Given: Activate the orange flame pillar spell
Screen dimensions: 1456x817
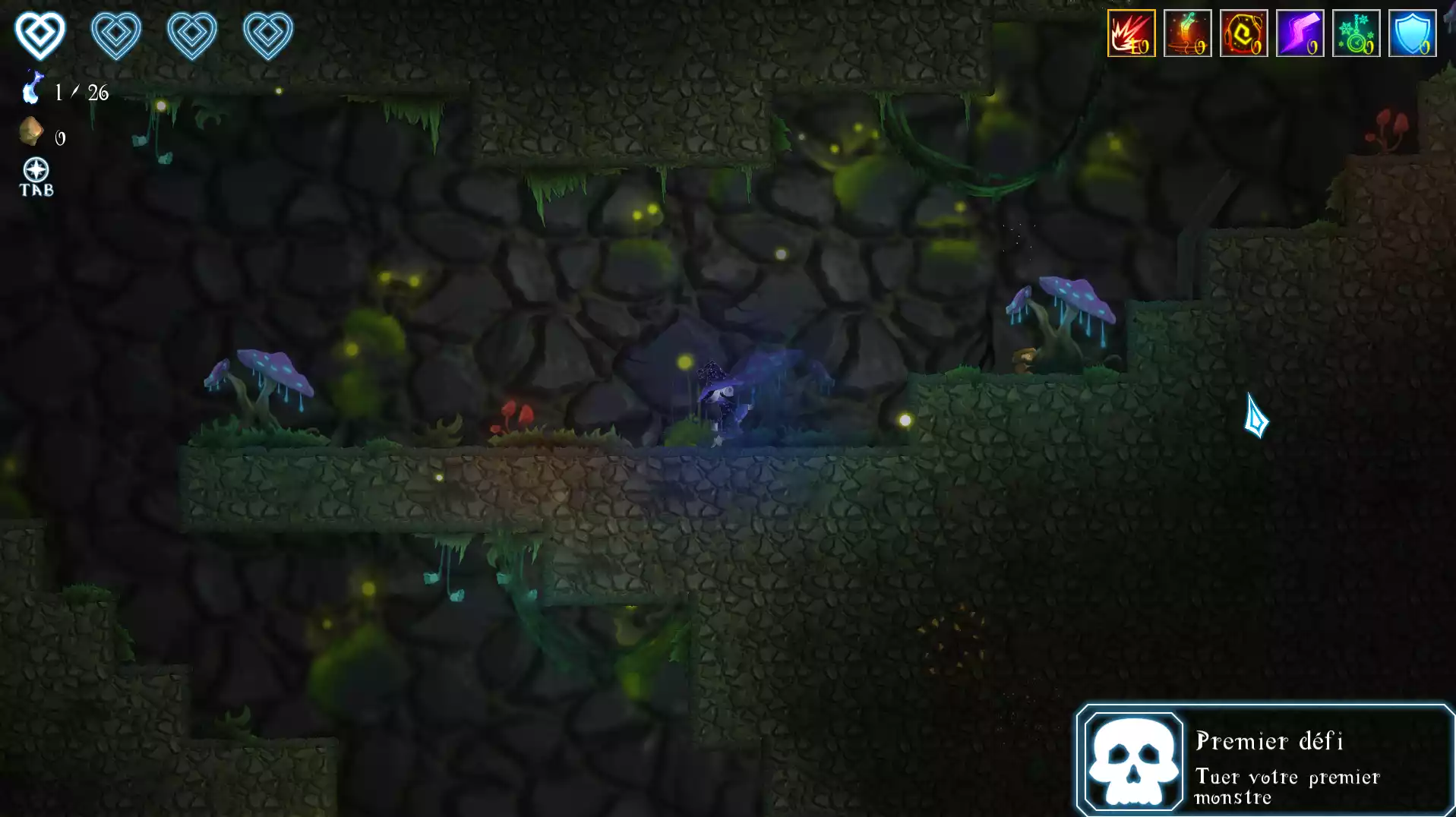Looking at the screenshot, I should 1187,33.
